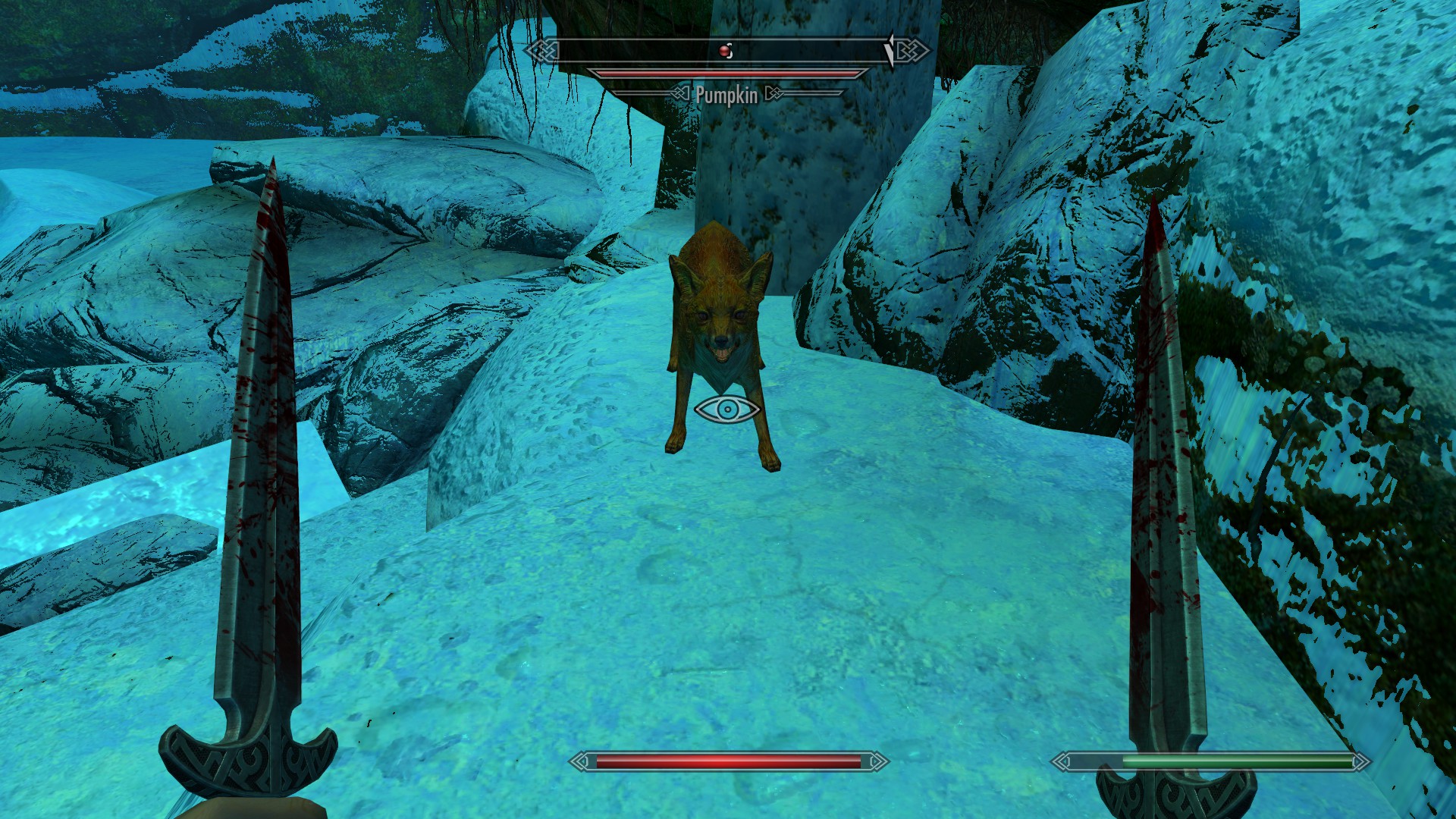Click the ornament left of the Pumpkin nameplate
This screenshot has width=1456, height=819.
(680, 93)
